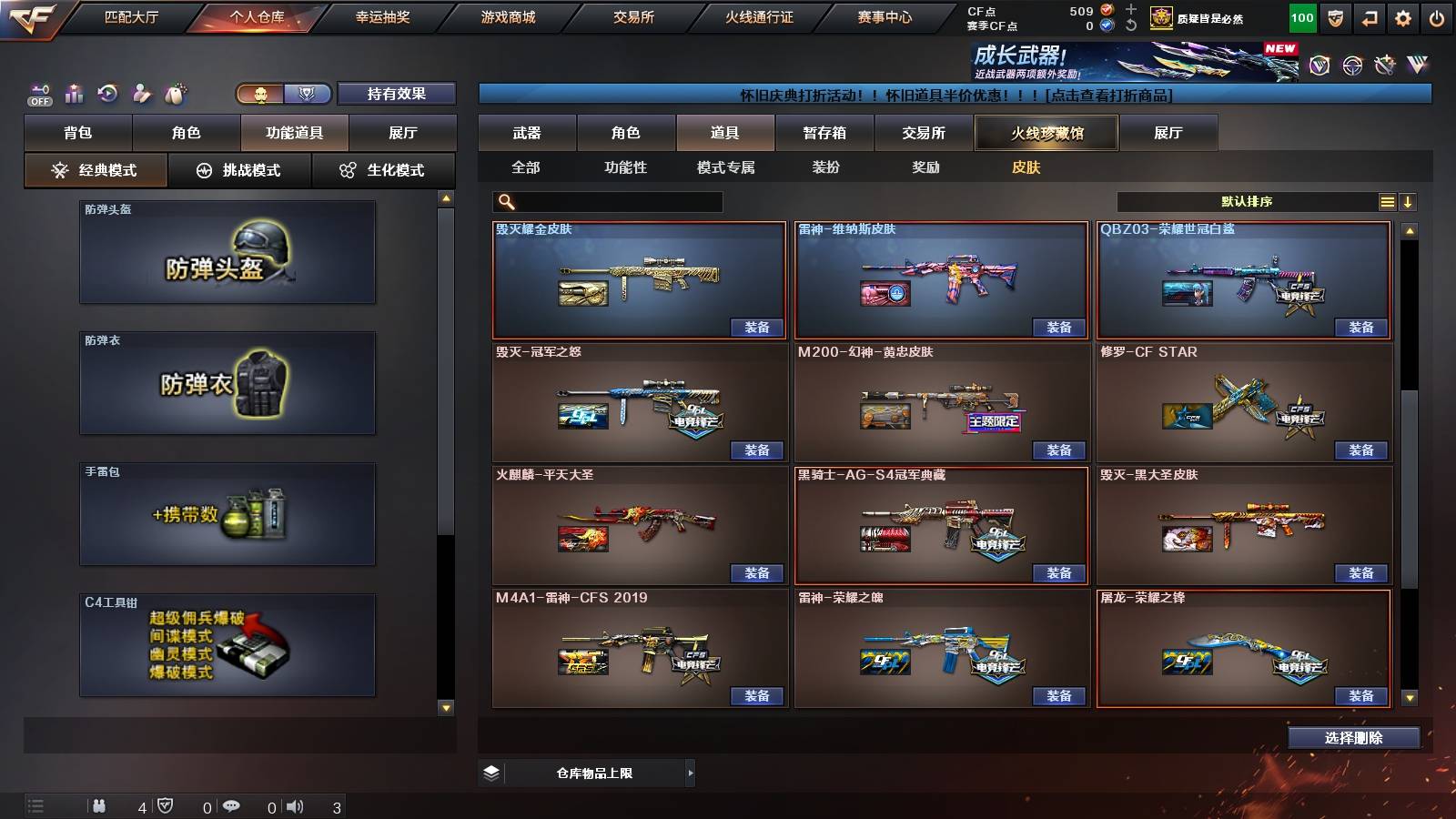Click the speaker announcement icon in bottom bar
The width and height of the screenshot is (1456, 819).
pyautogui.click(x=293, y=804)
